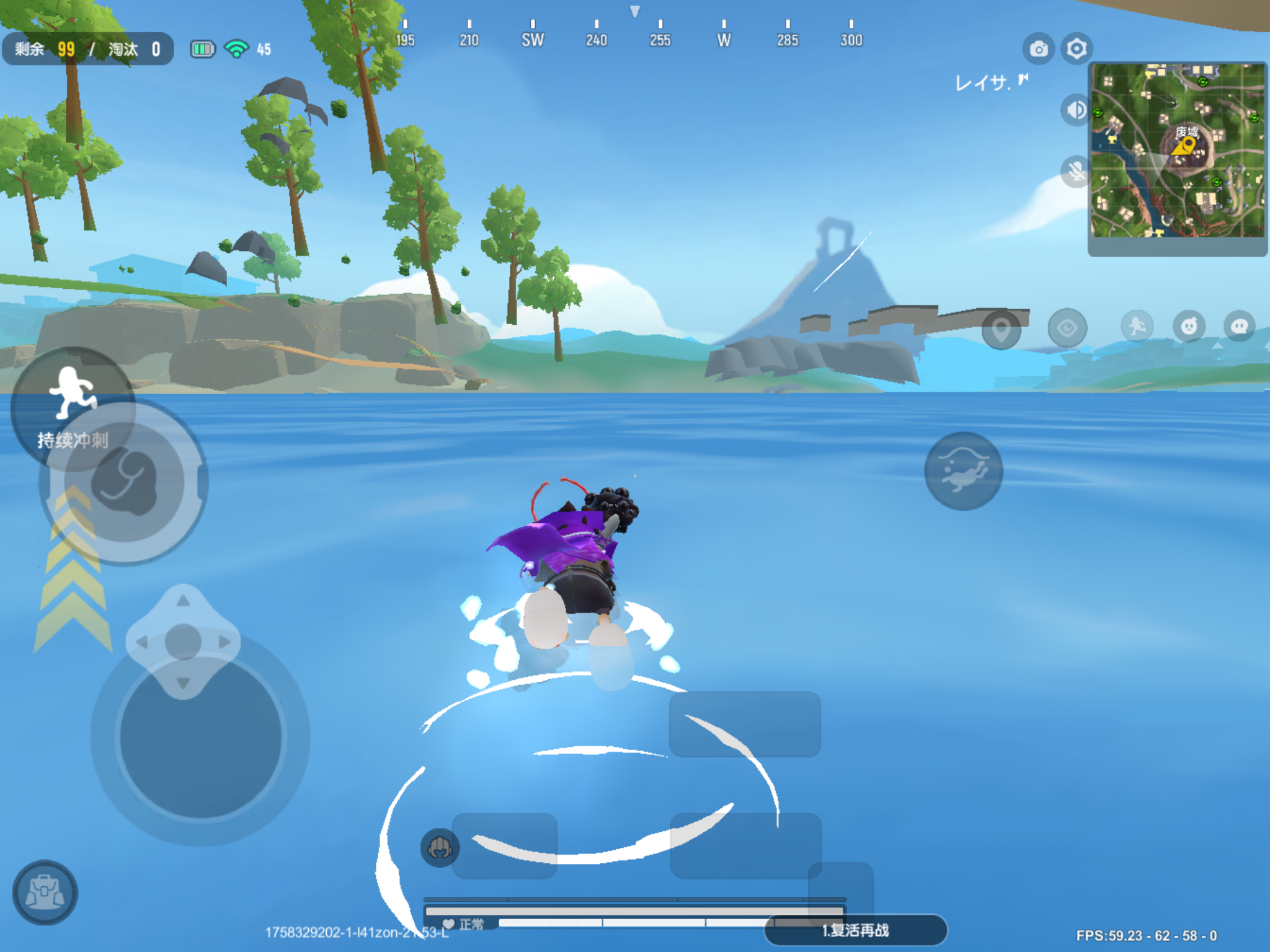Expand the minimap in the top-right corner

click(x=1178, y=155)
